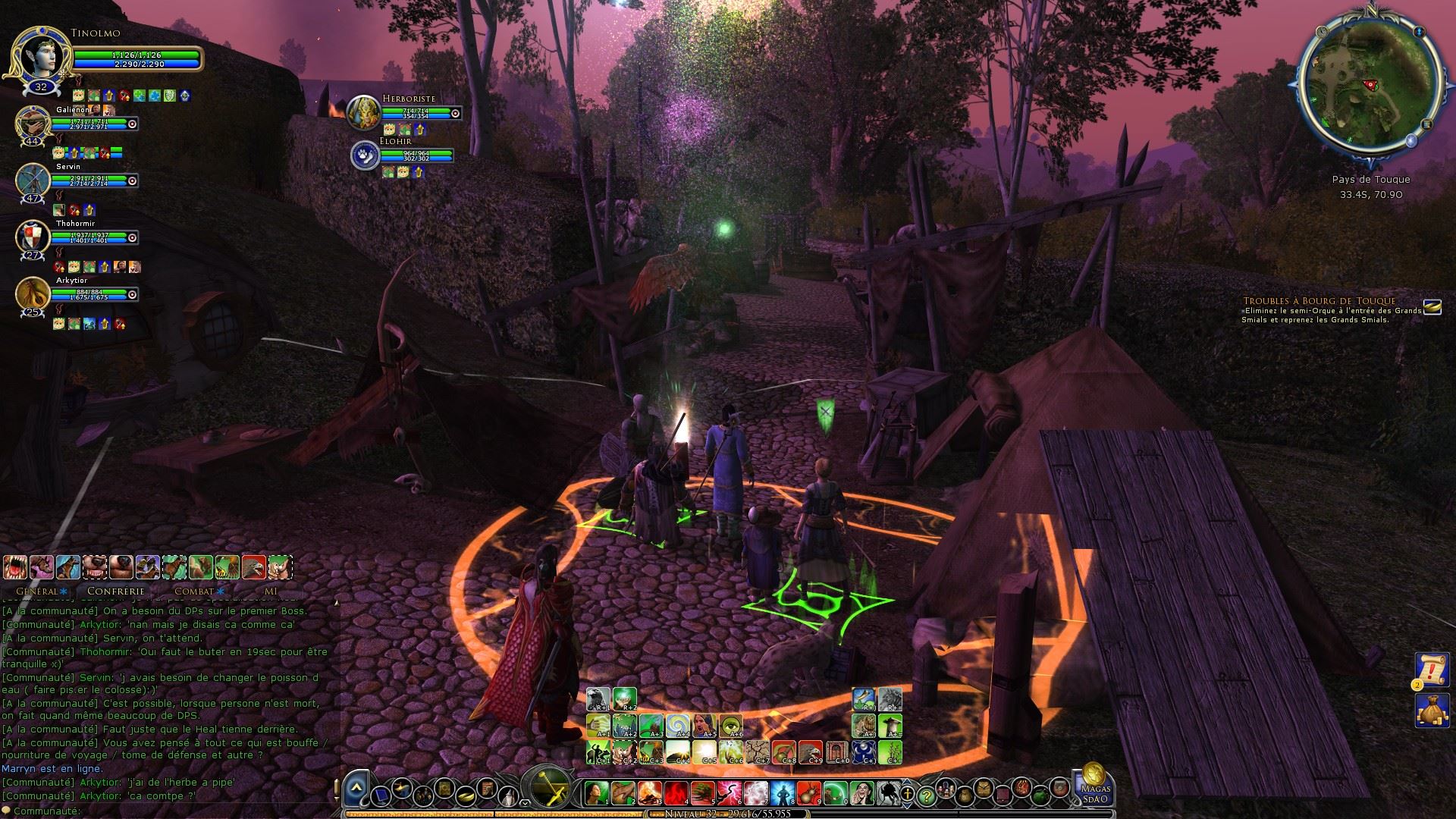
Task: Target party member Servin's portrait
Action: [x=33, y=180]
